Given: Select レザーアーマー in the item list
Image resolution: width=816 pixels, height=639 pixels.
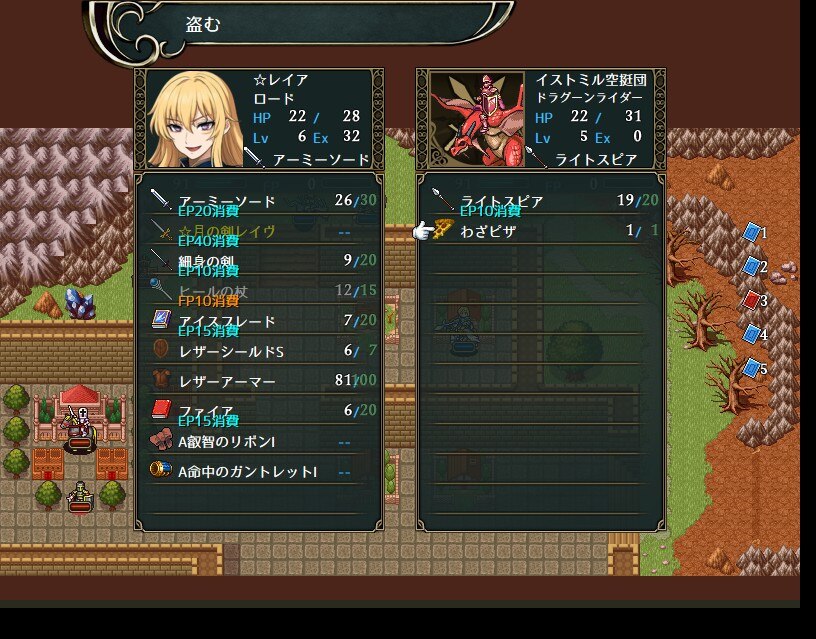Looking at the screenshot, I should tap(260, 381).
